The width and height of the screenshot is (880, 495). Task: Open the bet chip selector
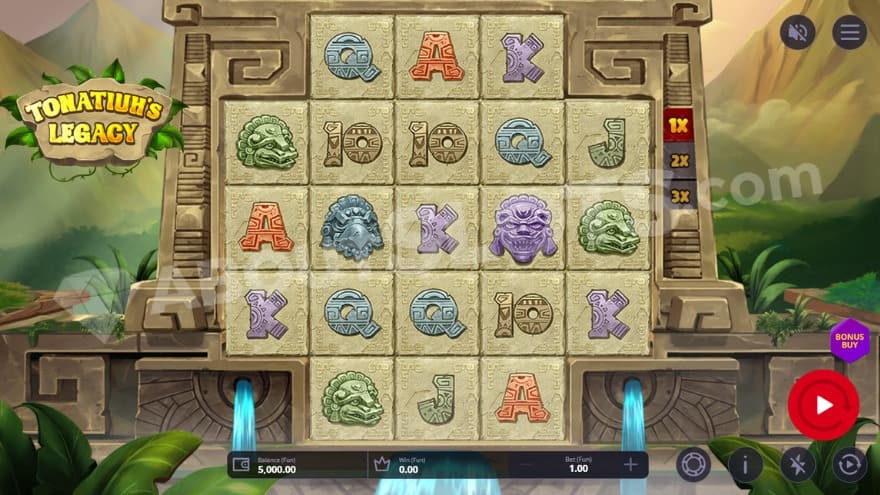(692, 465)
